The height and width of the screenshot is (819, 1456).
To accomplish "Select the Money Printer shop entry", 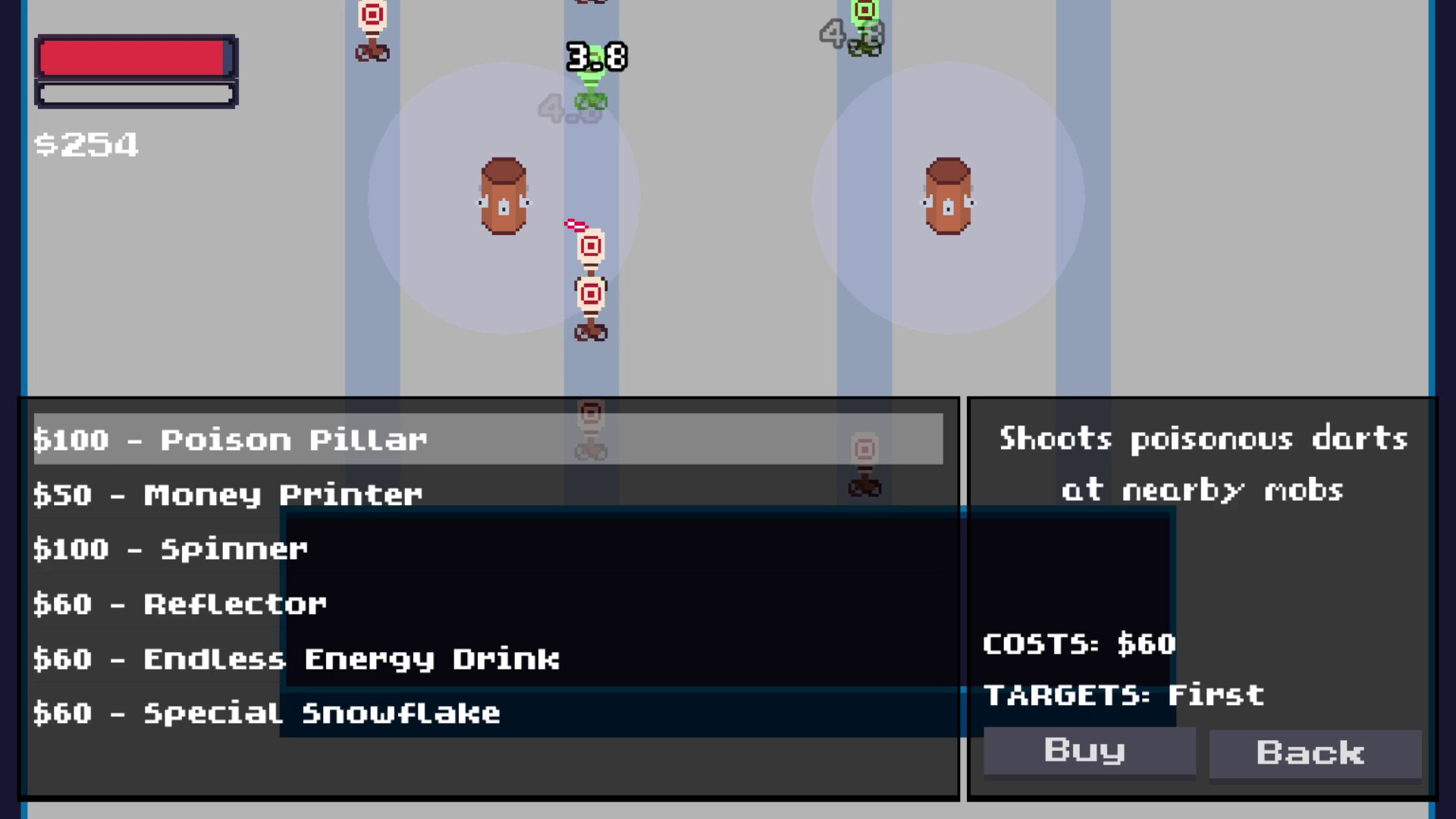I will coord(227,494).
